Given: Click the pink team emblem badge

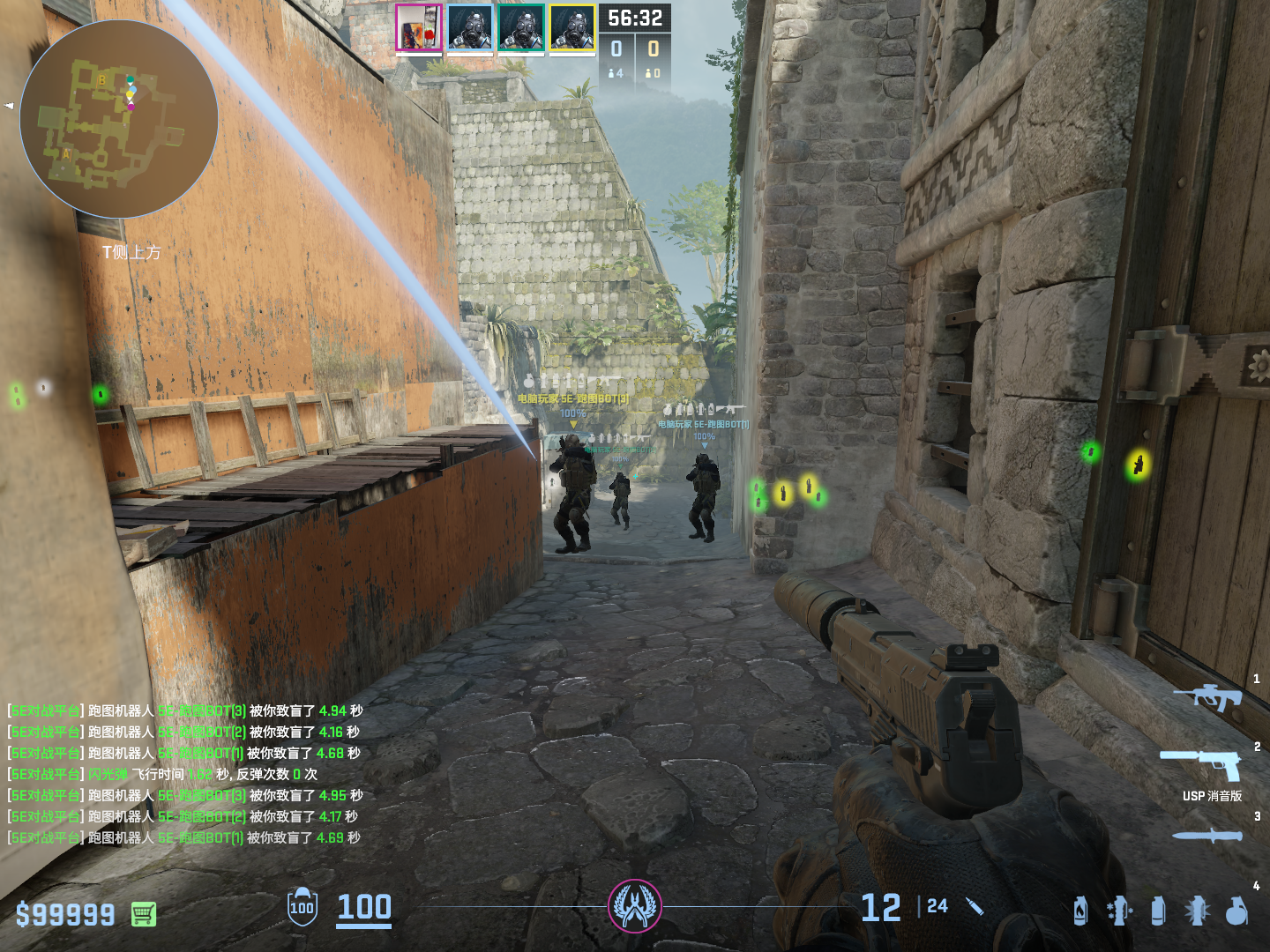Looking at the screenshot, I should point(635,906).
